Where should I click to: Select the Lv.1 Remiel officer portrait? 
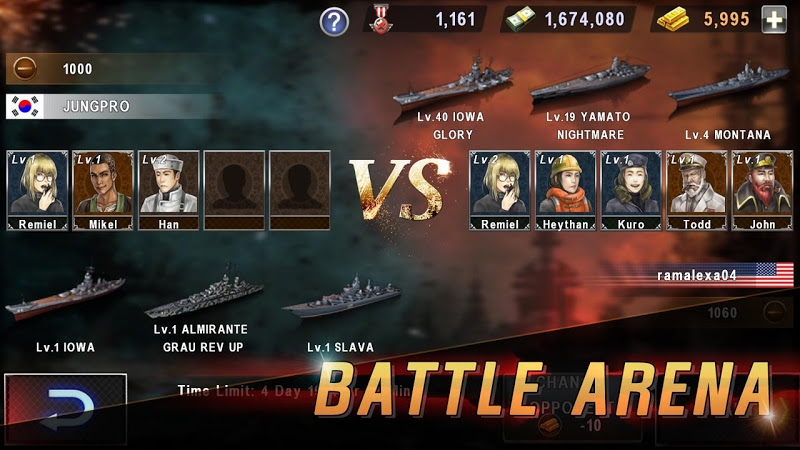pos(37,188)
